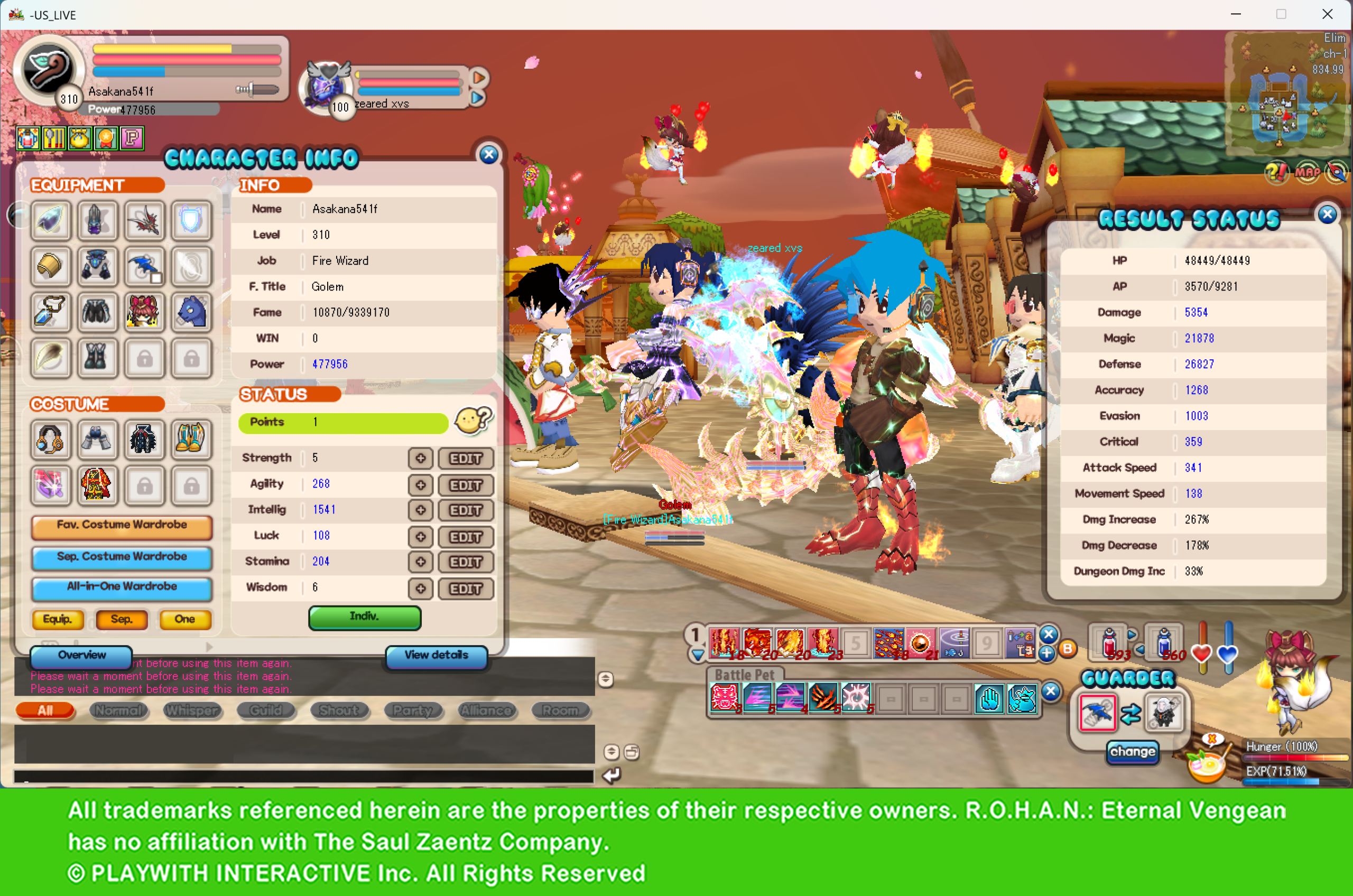The height and width of the screenshot is (896, 1353).
Task: Close the Character Info window
Action: coord(489,154)
